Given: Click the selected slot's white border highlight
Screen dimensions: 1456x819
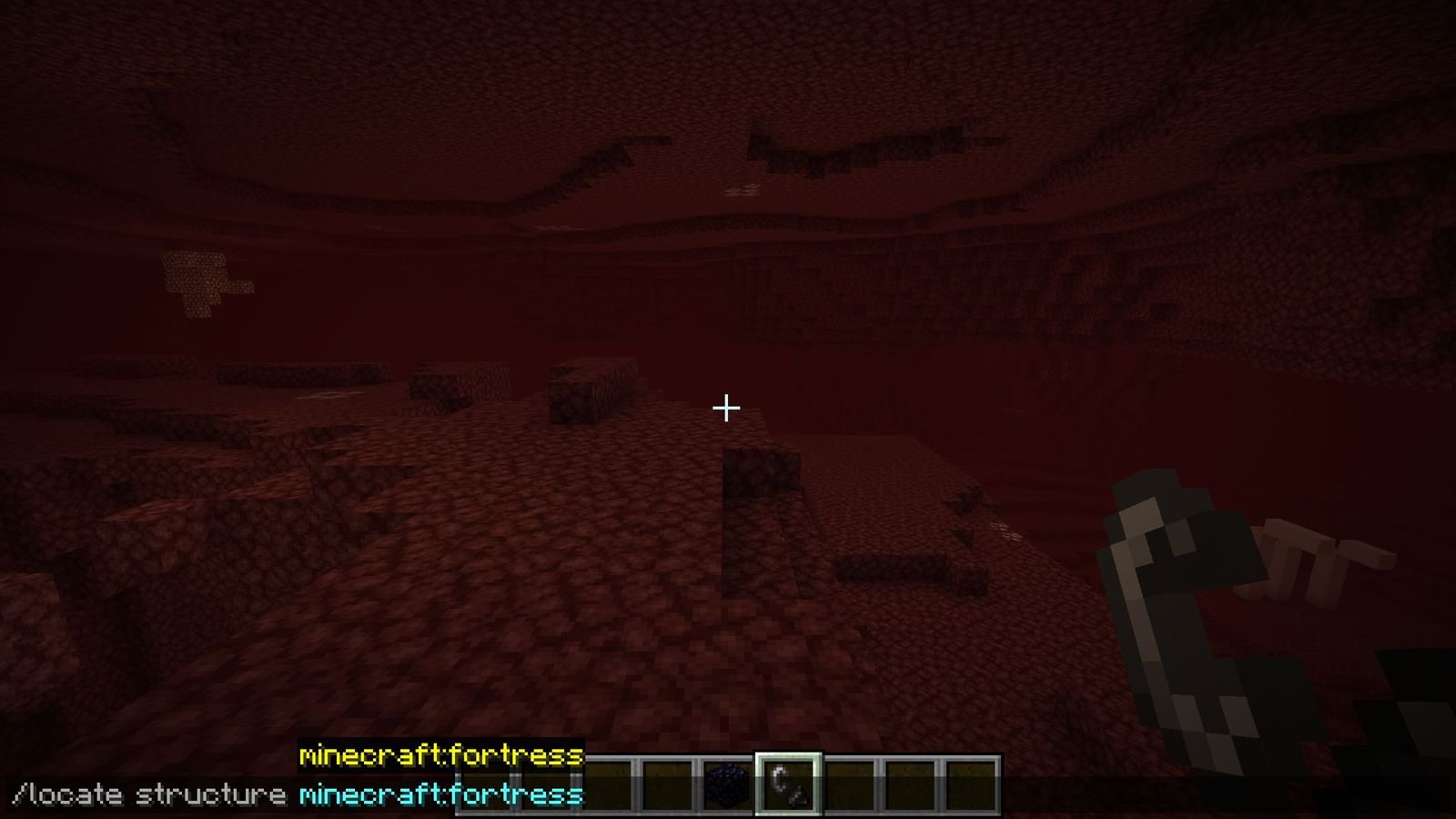Looking at the screenshot, I should 790,784.
